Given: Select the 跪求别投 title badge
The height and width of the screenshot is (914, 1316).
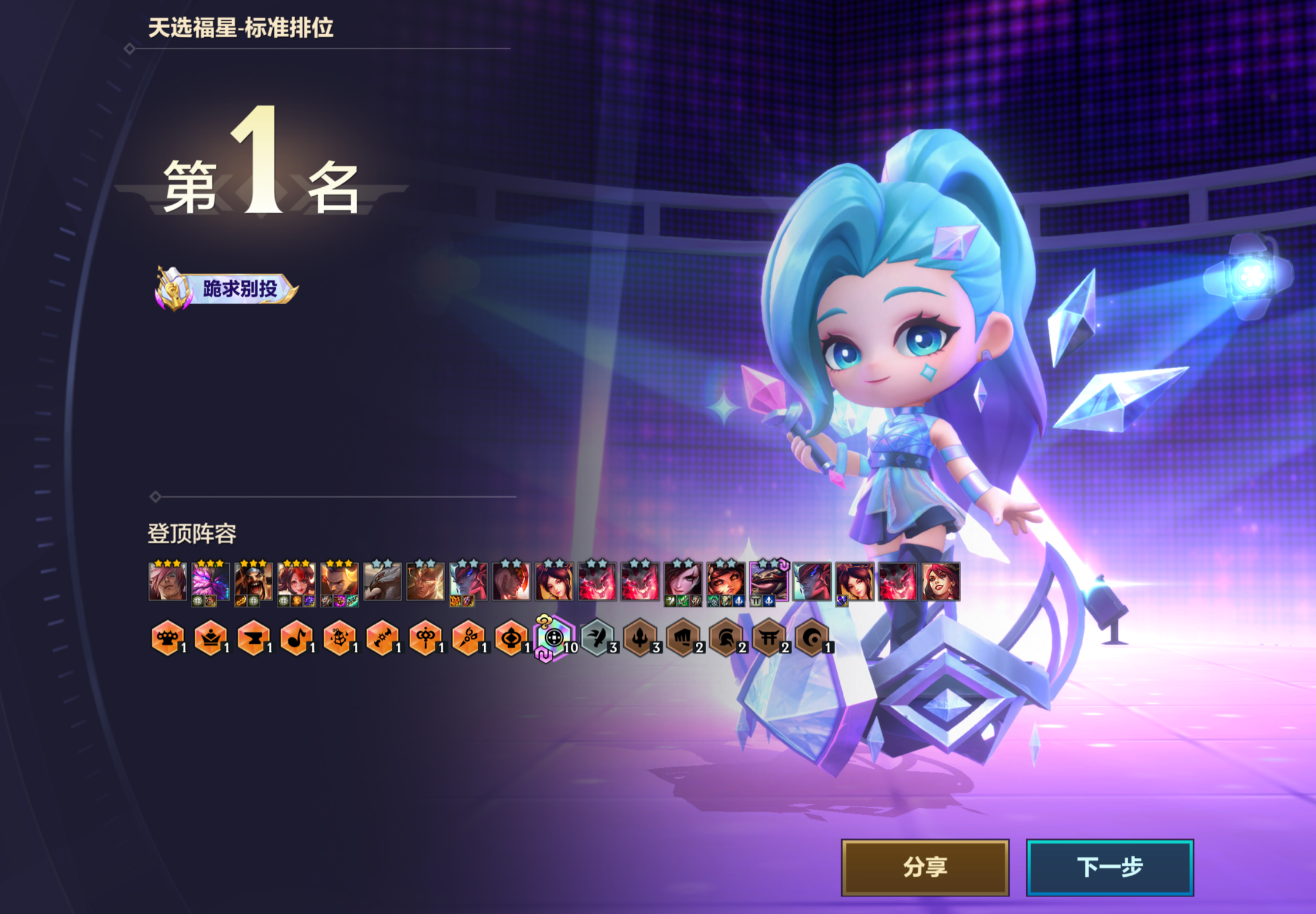Looking at the screenshot, I should coord(227,288).
